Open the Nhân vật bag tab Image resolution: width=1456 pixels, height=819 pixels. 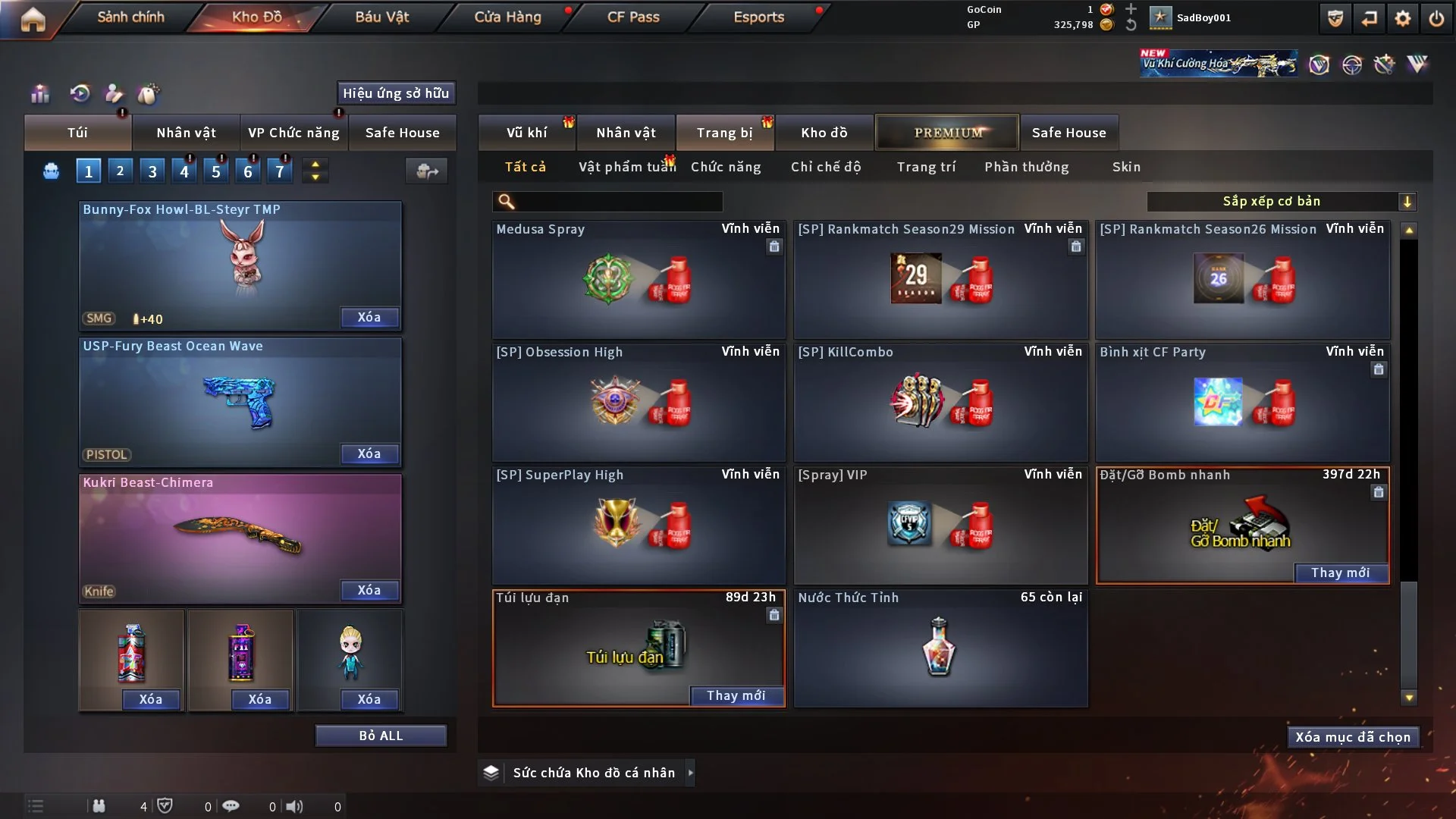click(x=186, y=133)
